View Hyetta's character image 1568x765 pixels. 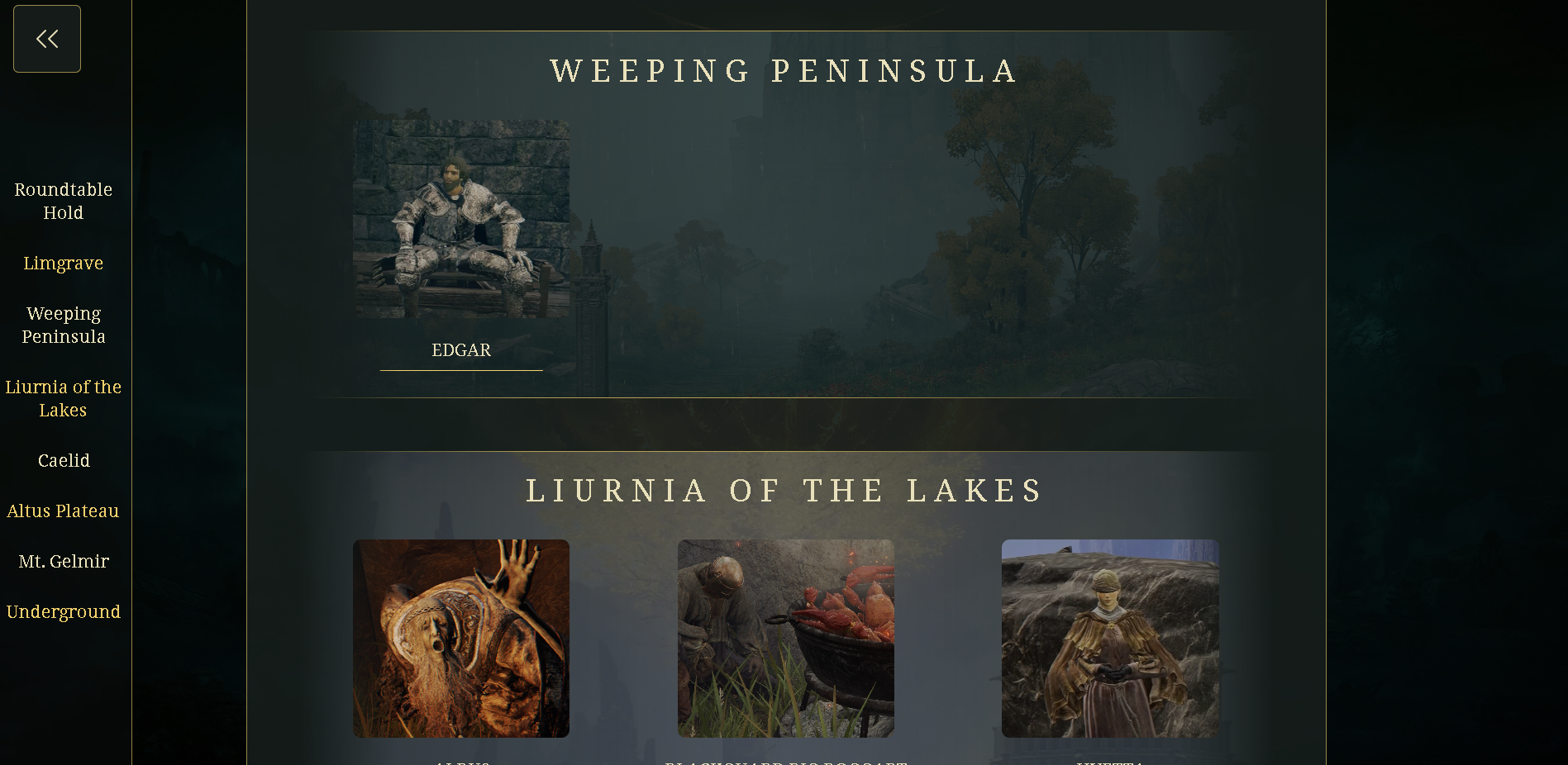[x=1109, y=639]
